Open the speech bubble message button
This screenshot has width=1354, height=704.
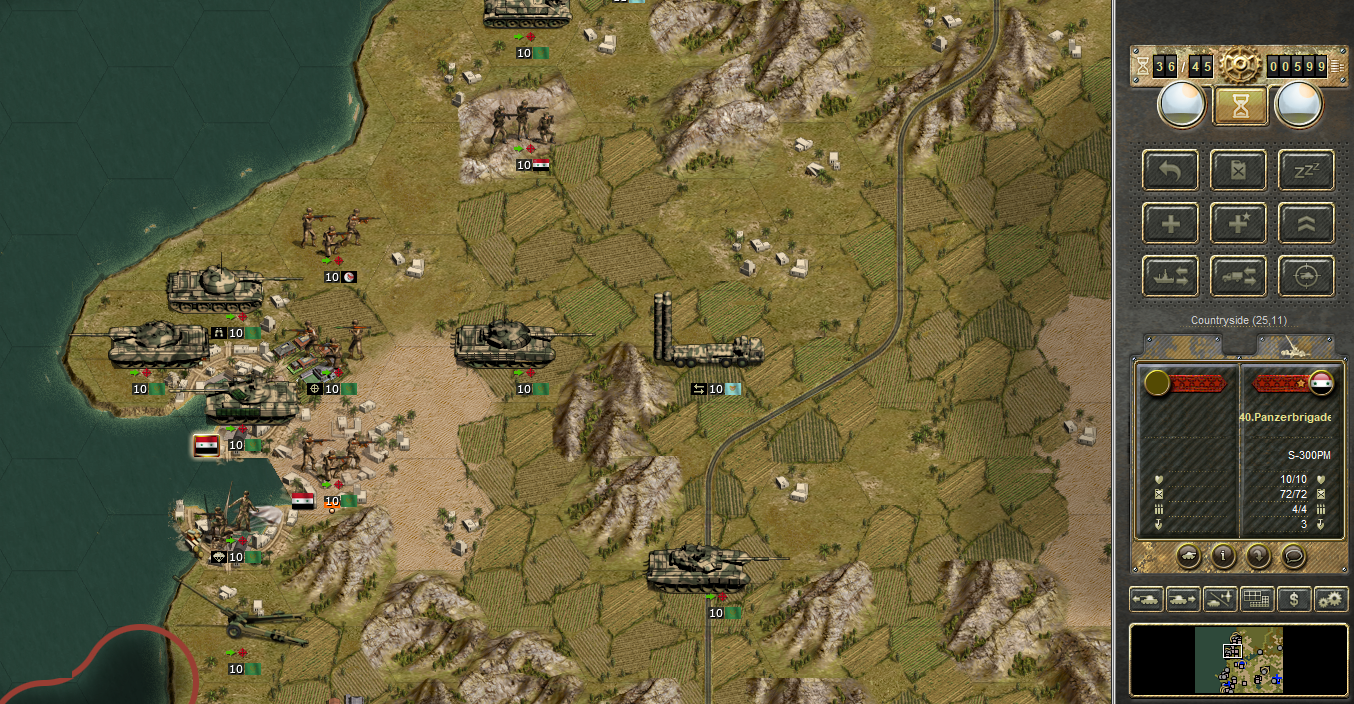(1292, 554)
